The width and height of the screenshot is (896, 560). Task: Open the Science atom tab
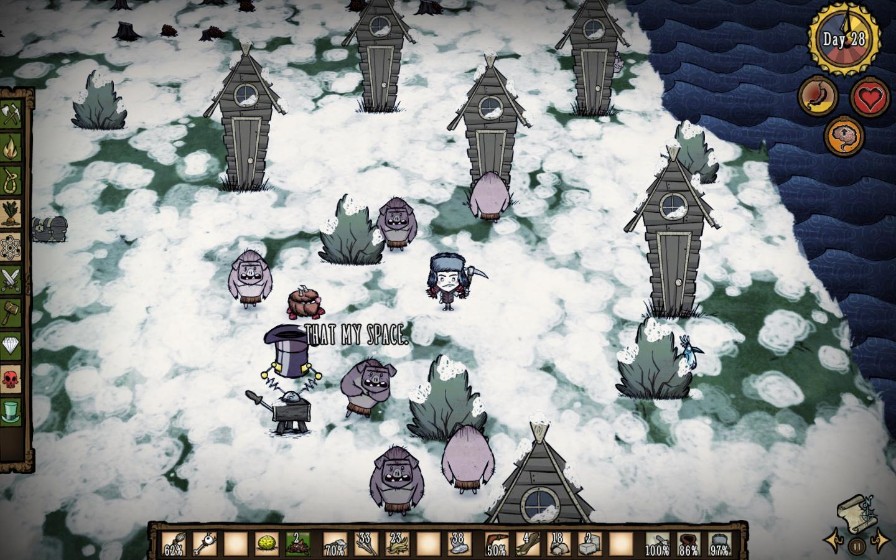(x=11, y=246)
